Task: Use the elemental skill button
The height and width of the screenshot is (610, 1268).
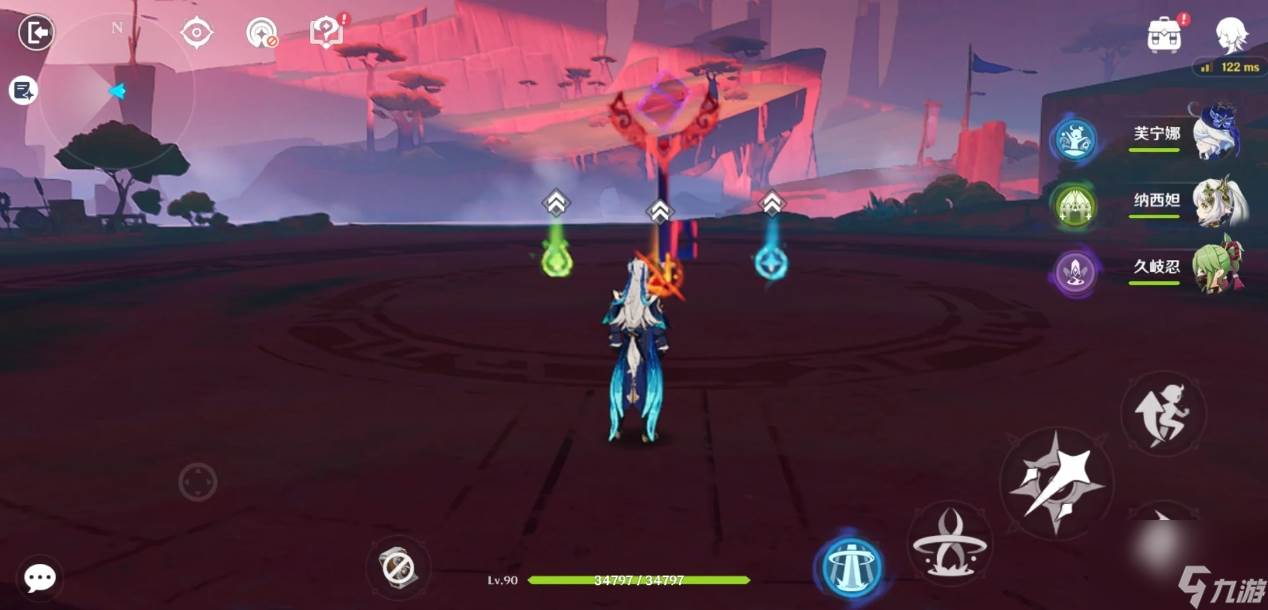Action: tap(949, 543)
